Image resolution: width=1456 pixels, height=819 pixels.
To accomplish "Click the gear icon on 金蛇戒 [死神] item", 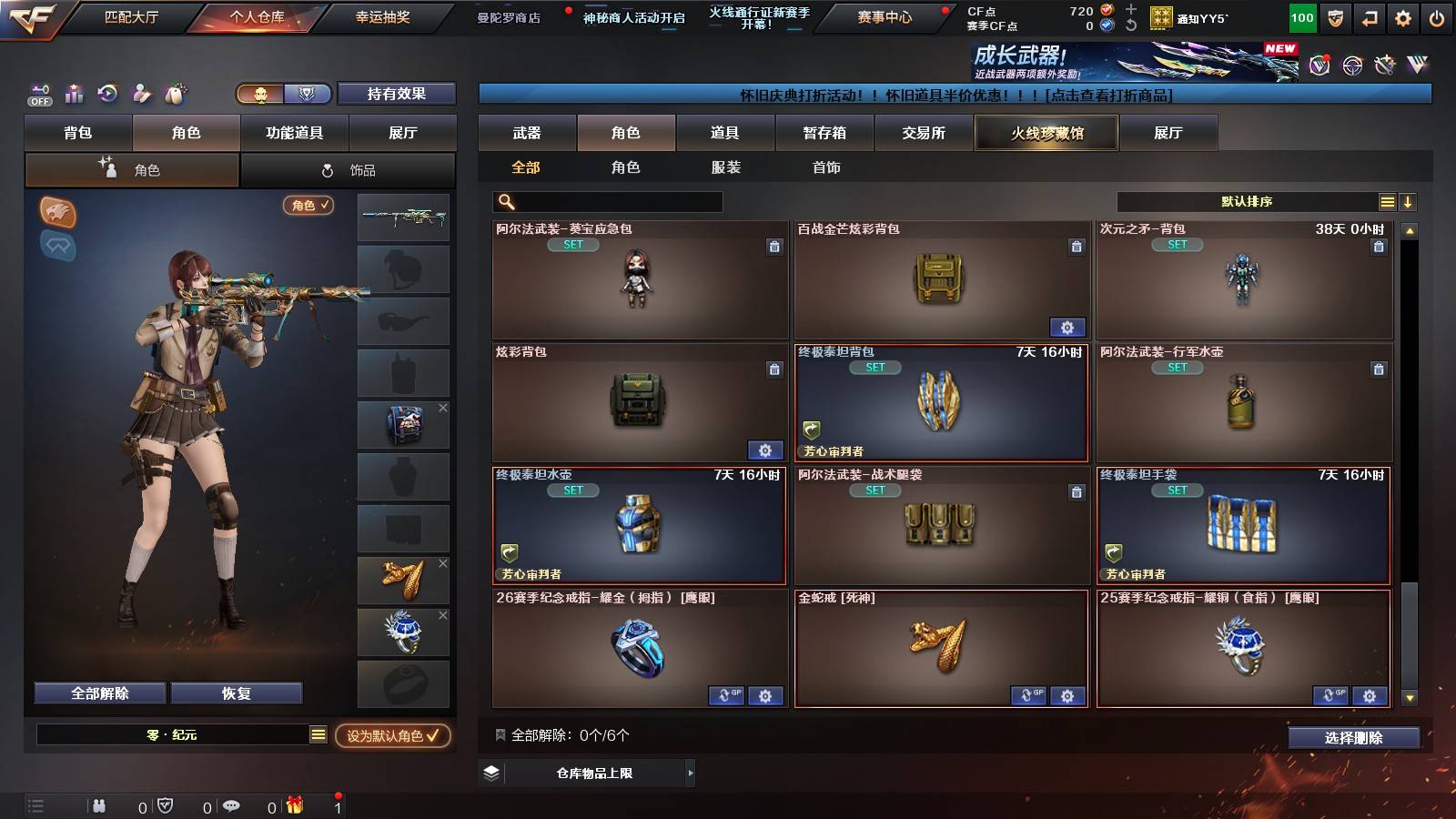I will click(x=1067, y=695).
